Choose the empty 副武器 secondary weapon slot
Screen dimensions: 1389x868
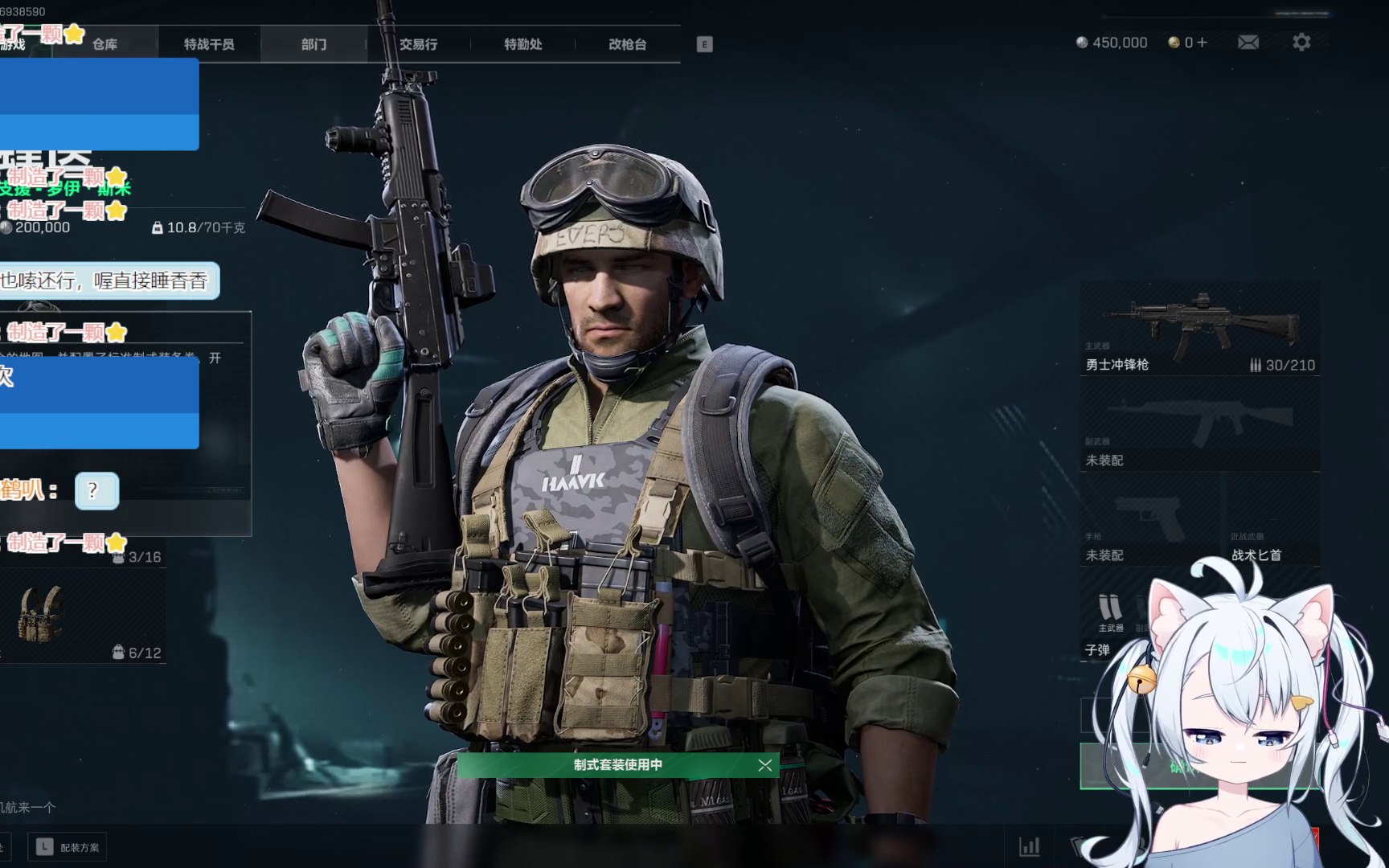[x=1199, y=426]
